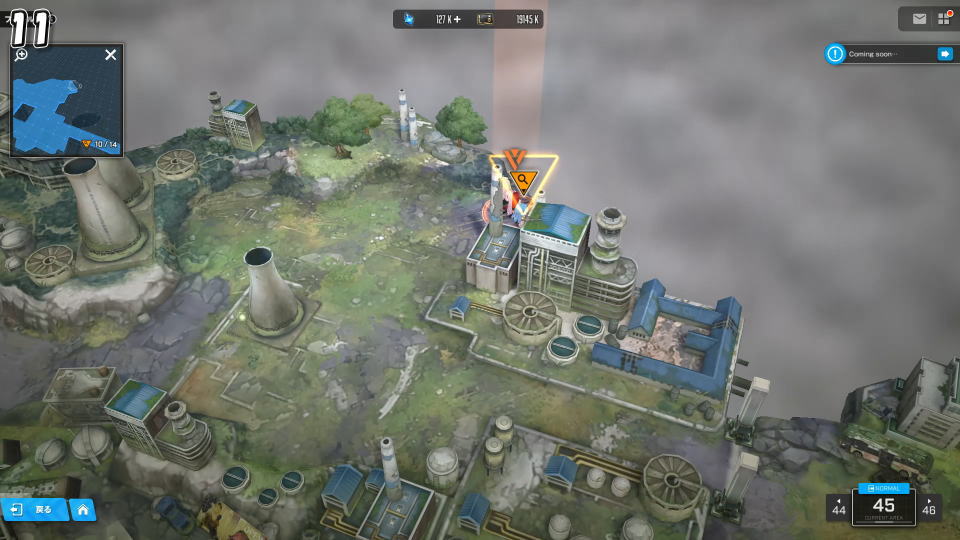Zoom in the minimap with the magnifier

click(21, 55)
